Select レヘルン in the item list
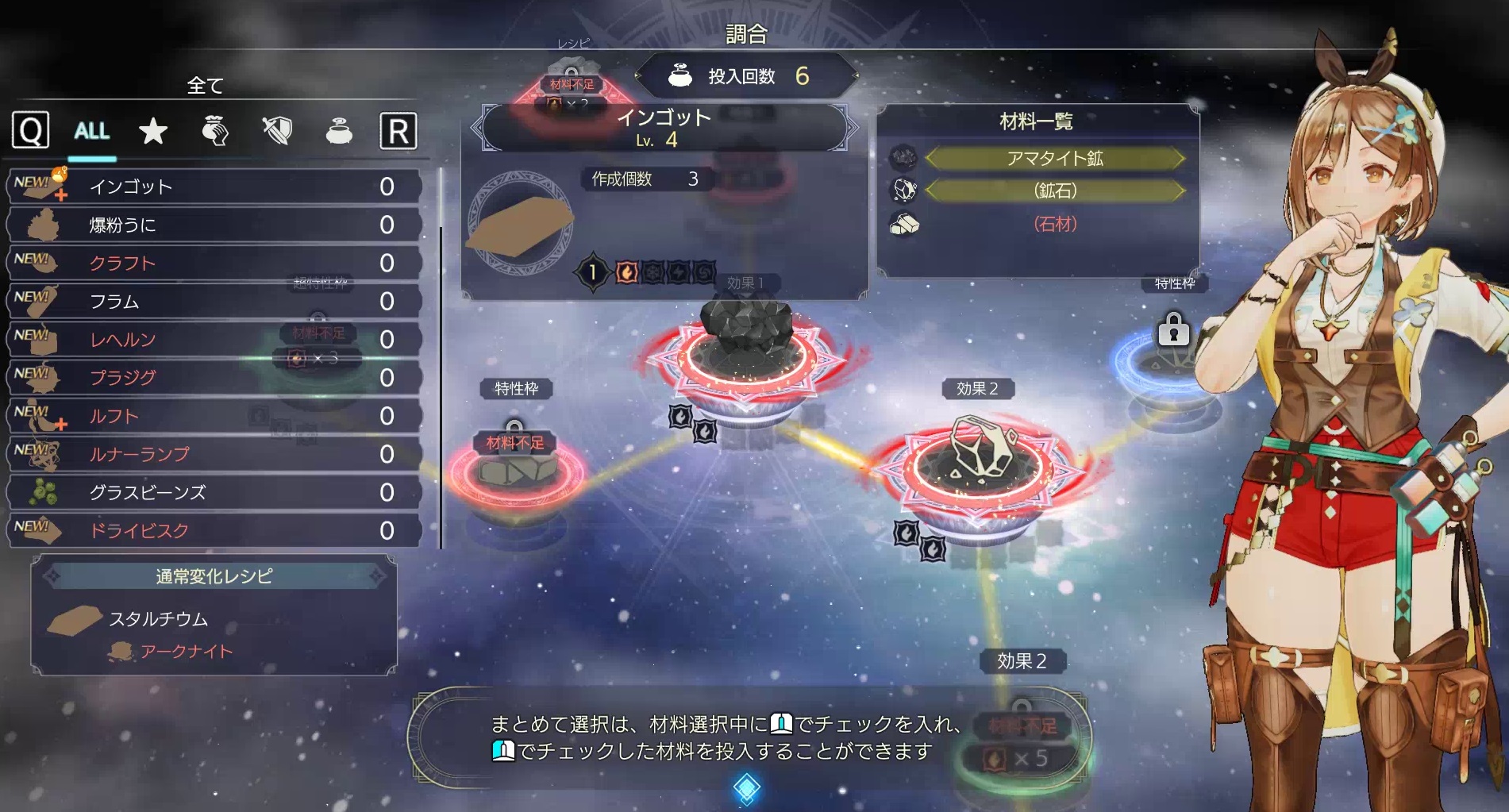The image size is (1509, 812). point(213,340)
